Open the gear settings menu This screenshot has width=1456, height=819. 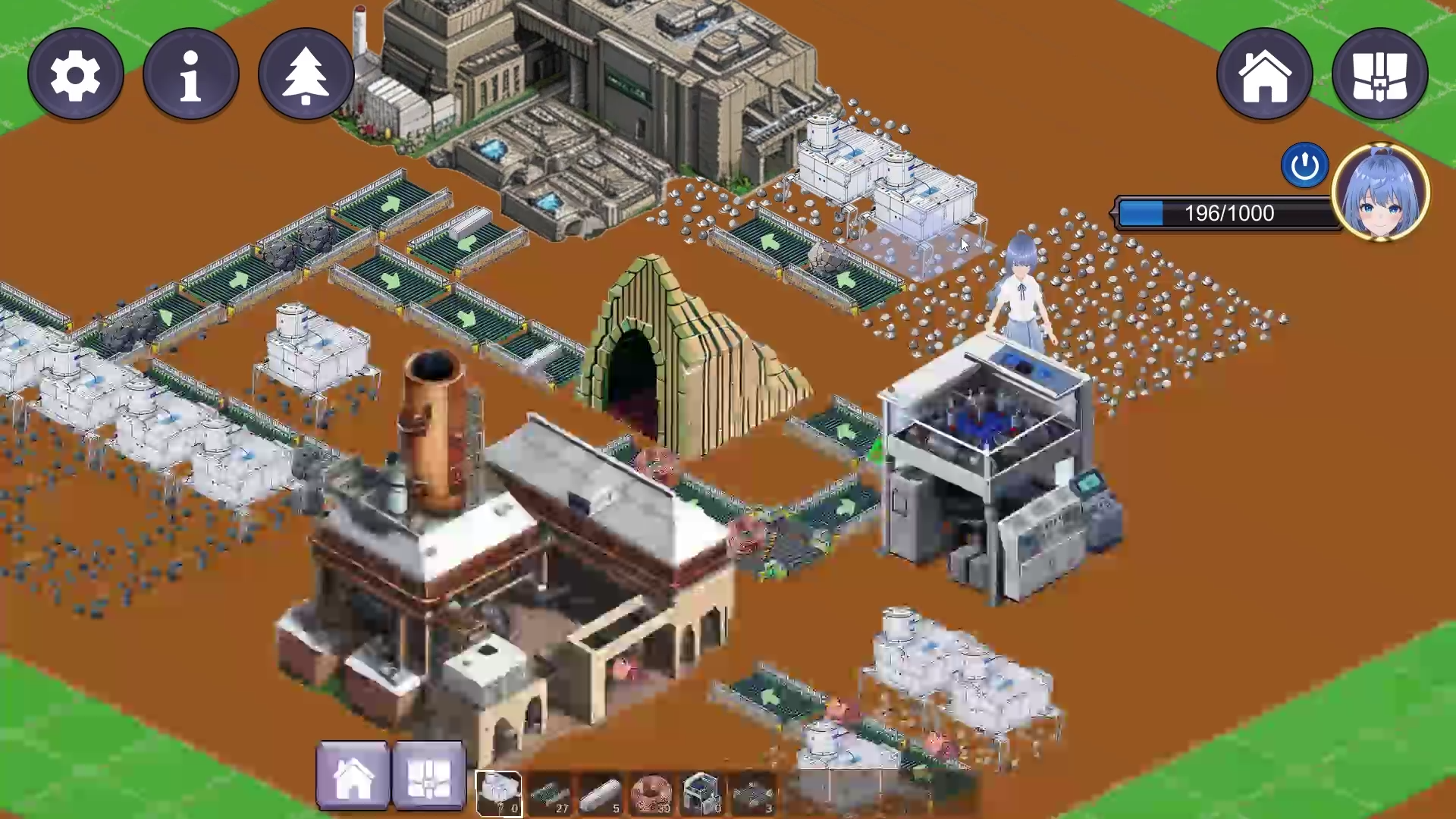(x=76, y=74)
